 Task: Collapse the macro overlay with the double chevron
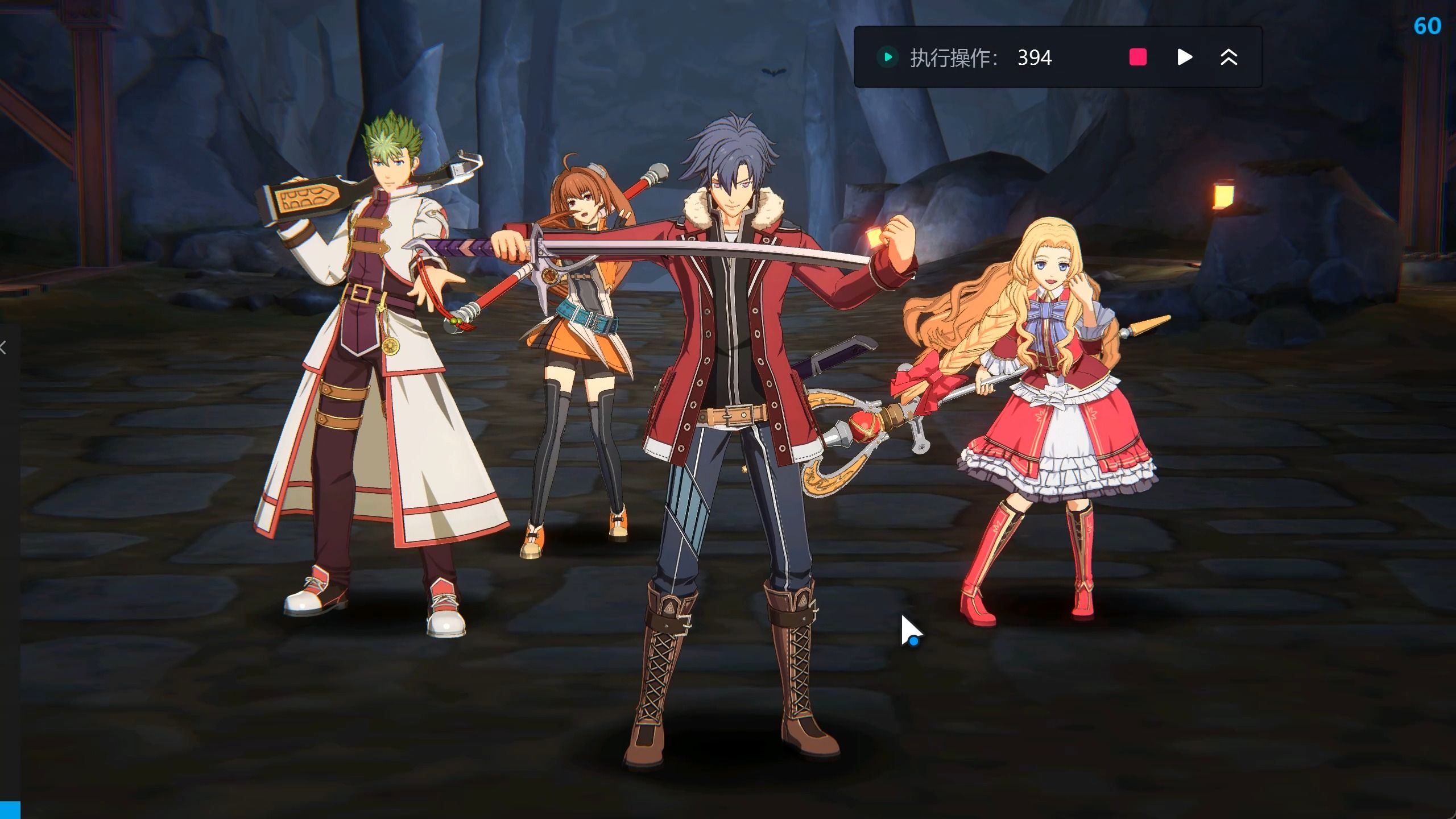coord(1228,57)
